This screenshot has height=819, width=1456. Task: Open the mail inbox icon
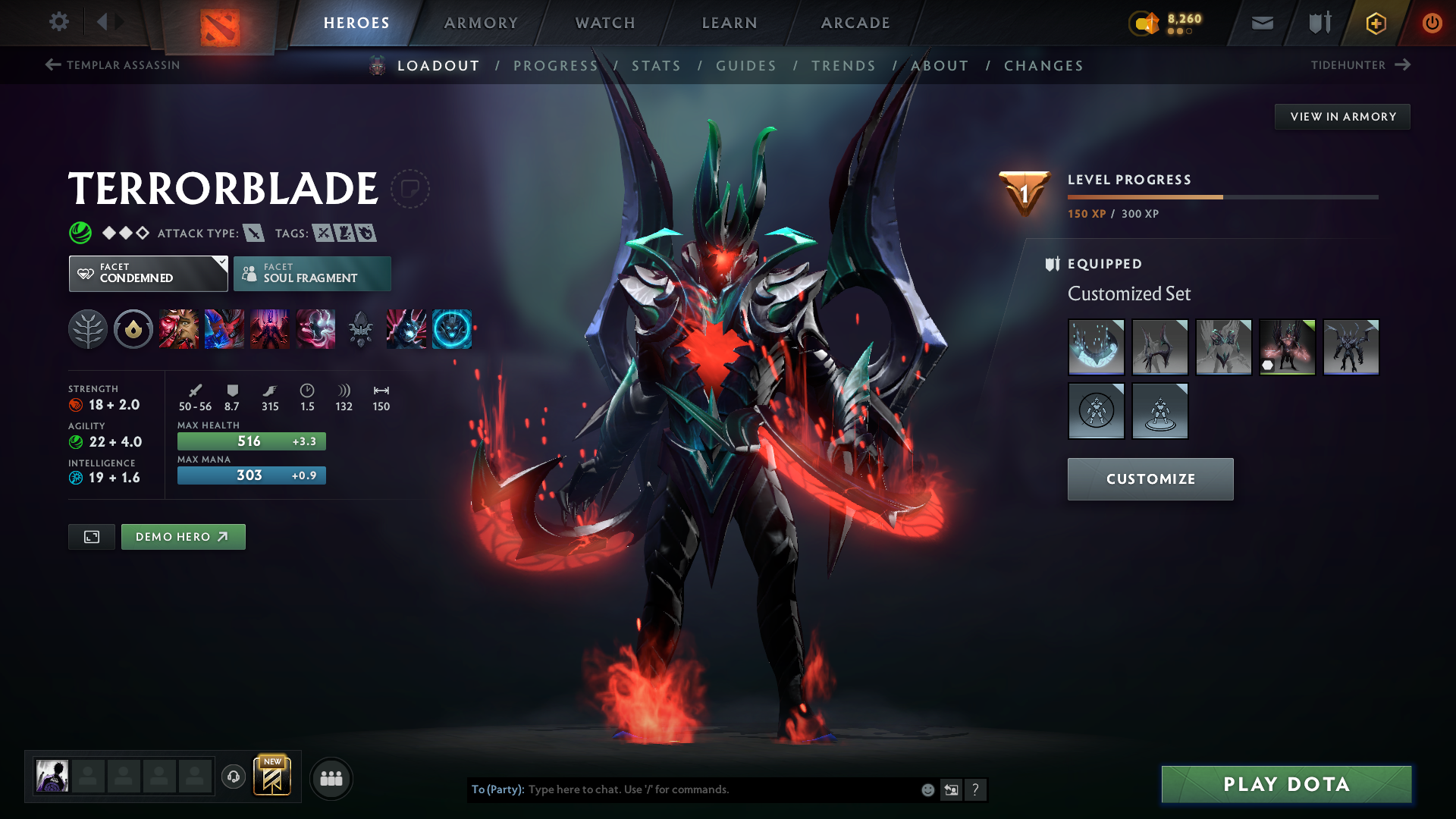click(x=1261, y=23)
